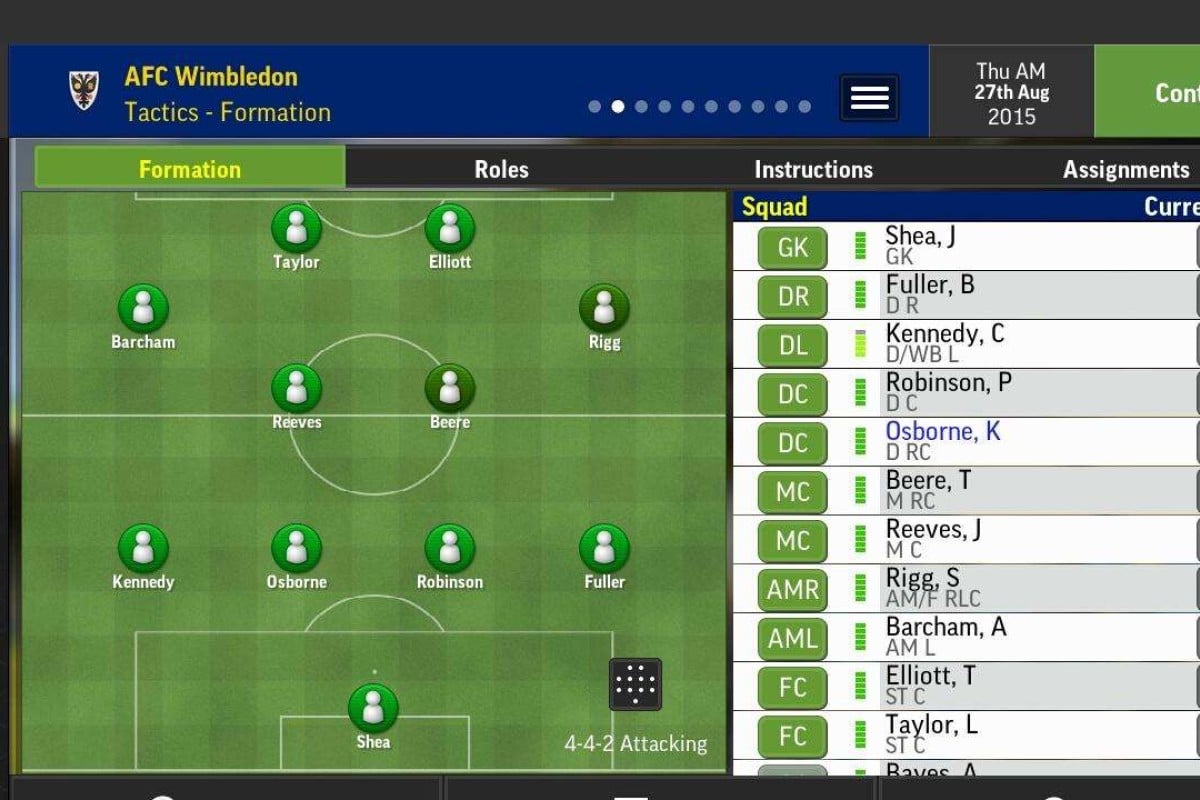The height and width of the screenshot is (800, 1200).
Task: Click the green Continue button
Action: [x=1150, y=92]
